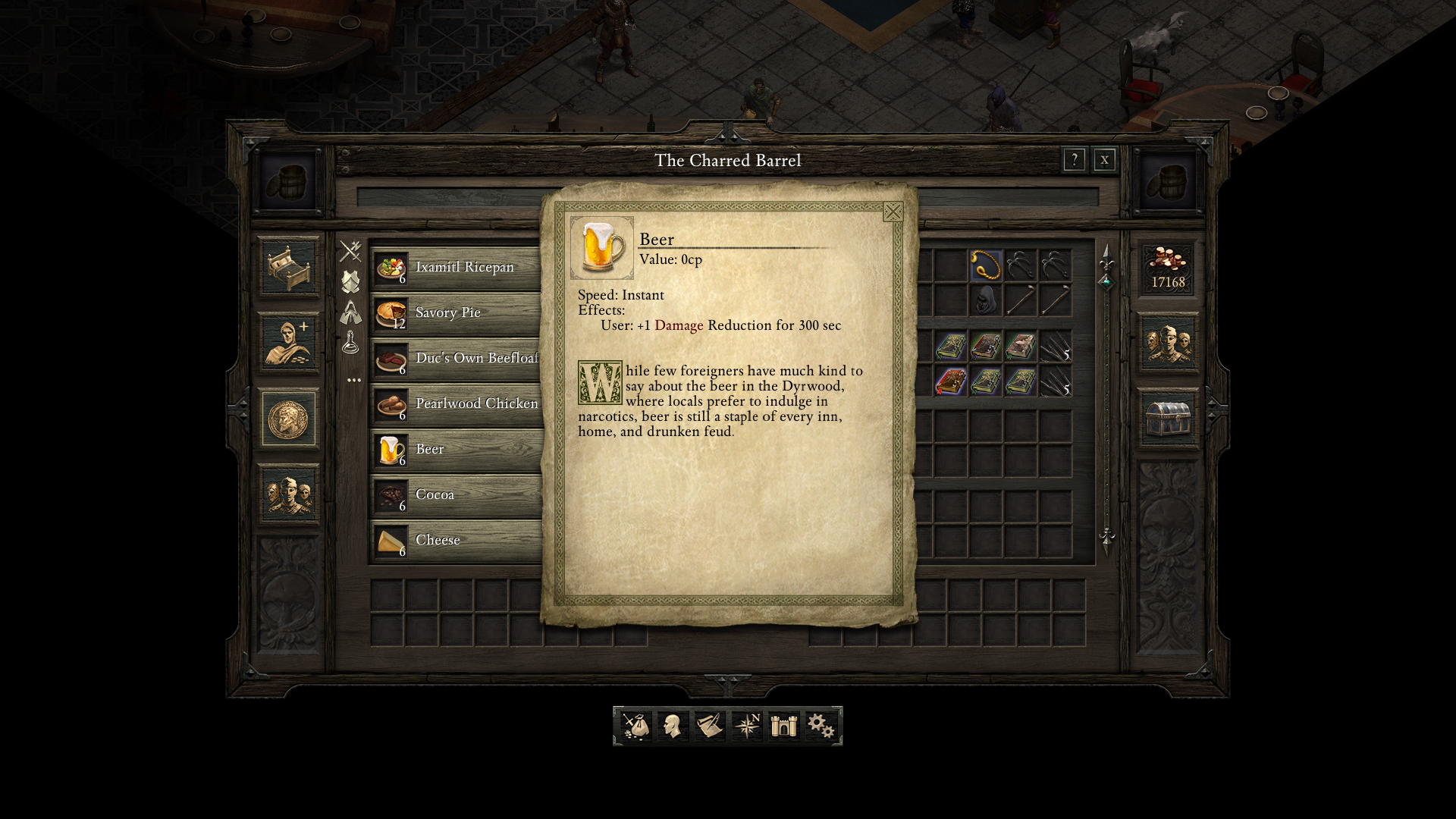Filter shop by potion flask category
The height and width of the screenshot is (819, 1456).
[x=350, y=342]
